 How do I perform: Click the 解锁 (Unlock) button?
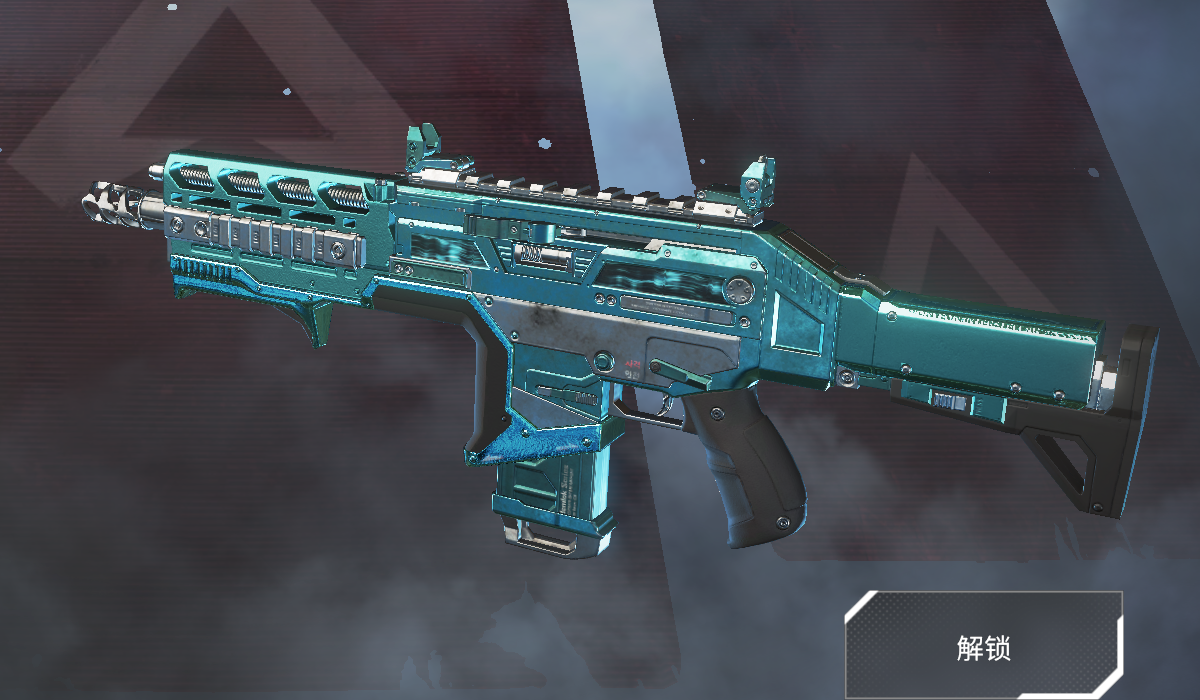click(983, 646)
